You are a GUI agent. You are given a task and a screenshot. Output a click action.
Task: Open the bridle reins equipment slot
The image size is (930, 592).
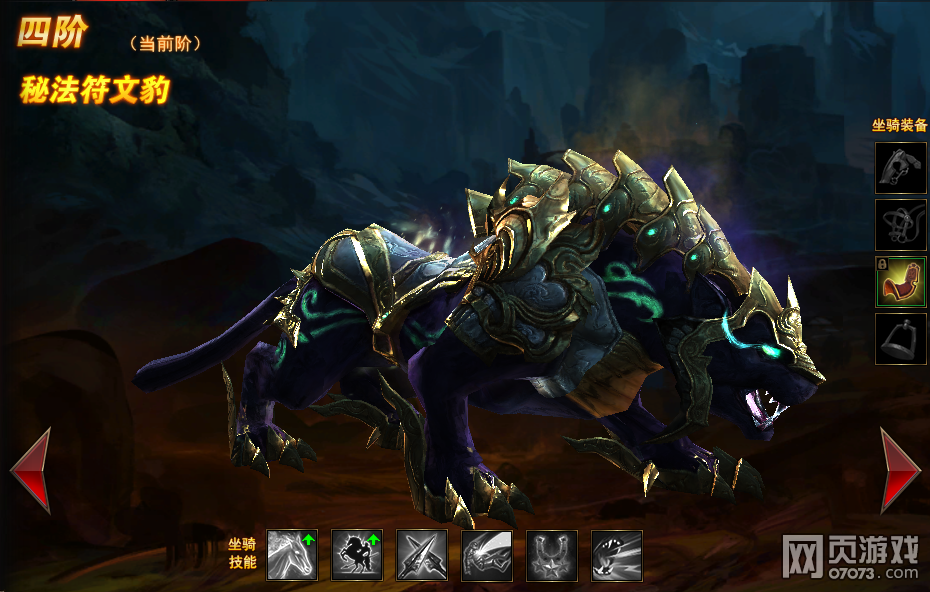901,224
